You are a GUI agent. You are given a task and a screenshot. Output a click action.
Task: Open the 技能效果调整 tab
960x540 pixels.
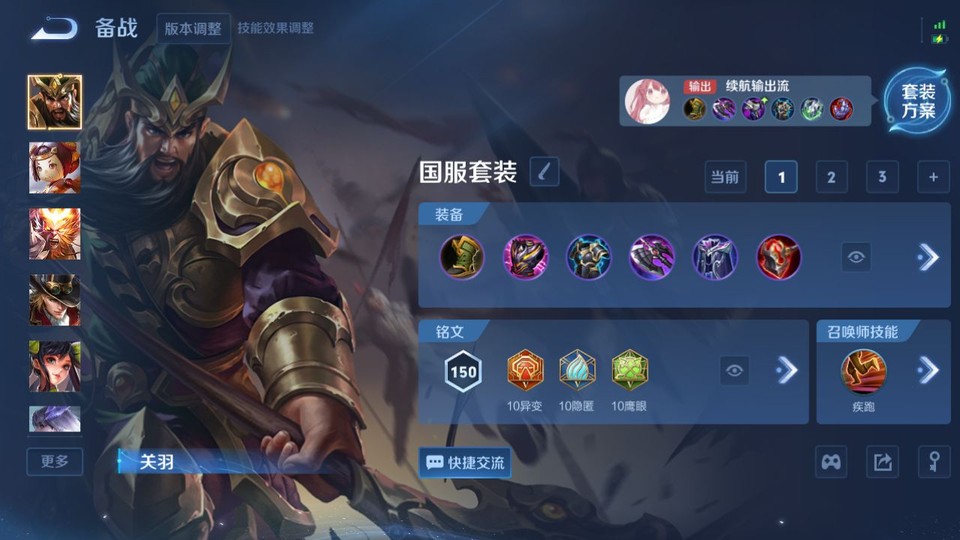(275, 28)
